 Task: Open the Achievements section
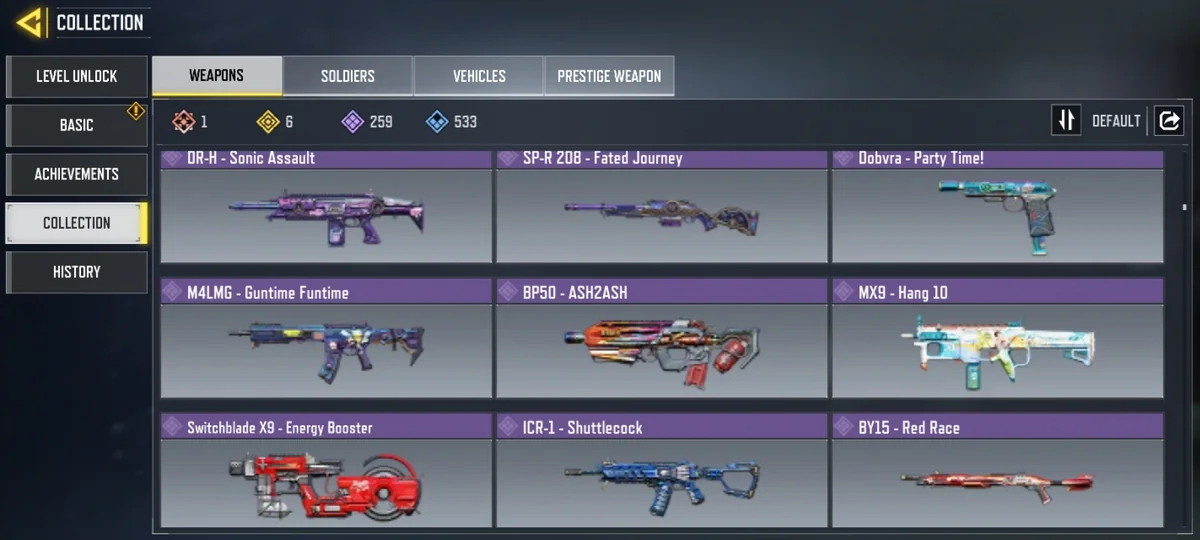pos(77,174)
